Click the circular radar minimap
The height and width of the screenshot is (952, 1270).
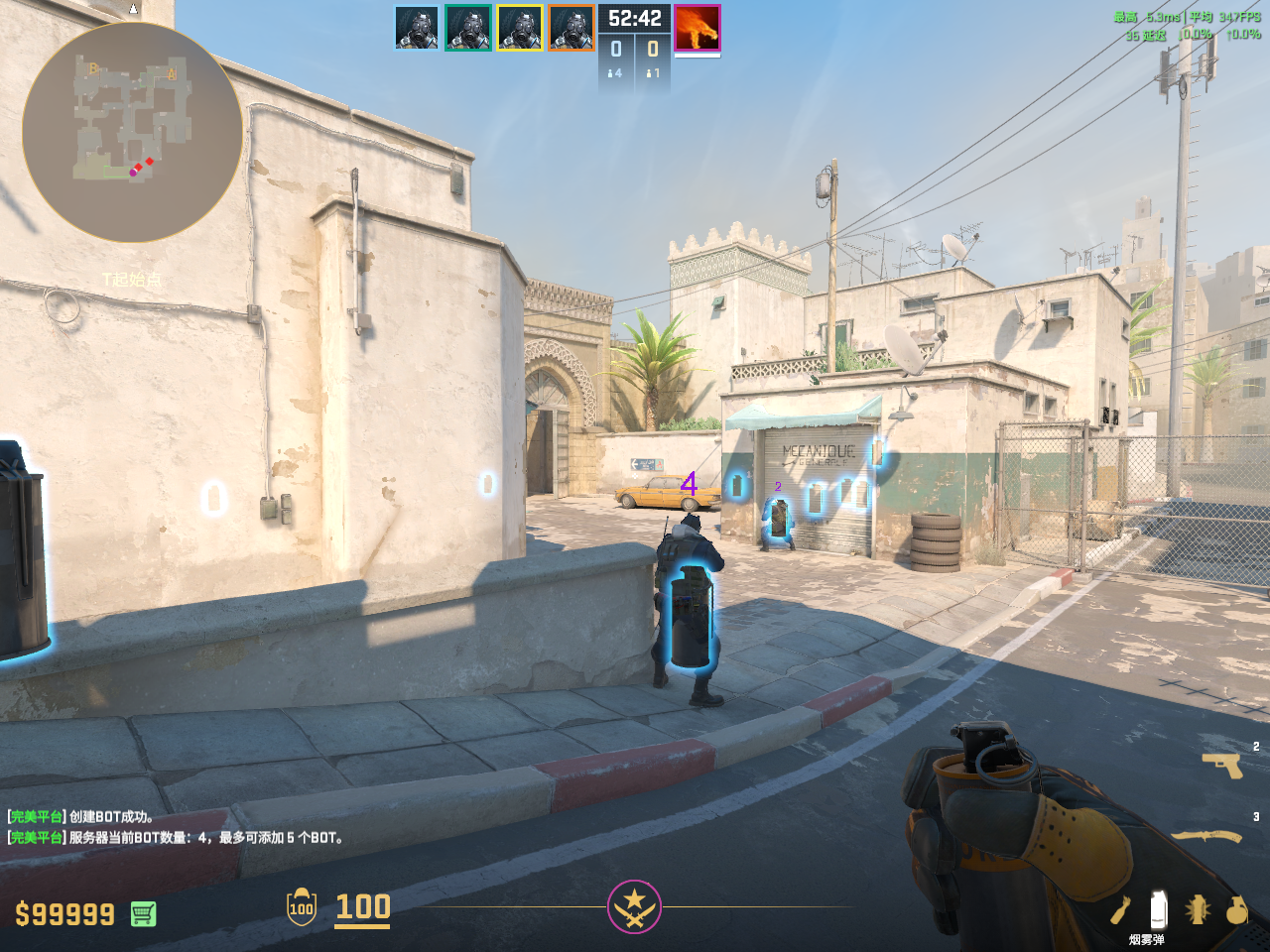pos(132,133)
